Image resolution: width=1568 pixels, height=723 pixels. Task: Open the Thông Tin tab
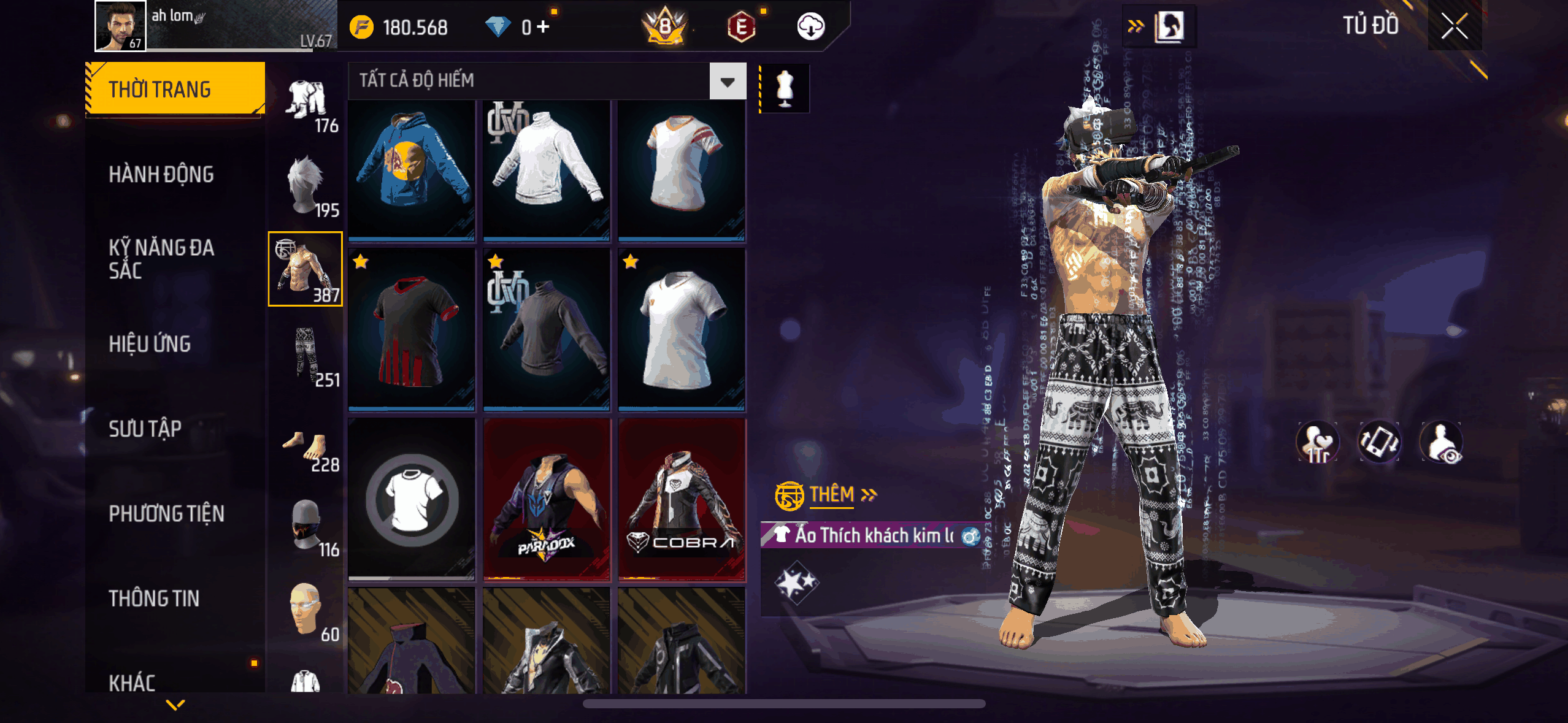pyautogui.click(x=154, y=598)
